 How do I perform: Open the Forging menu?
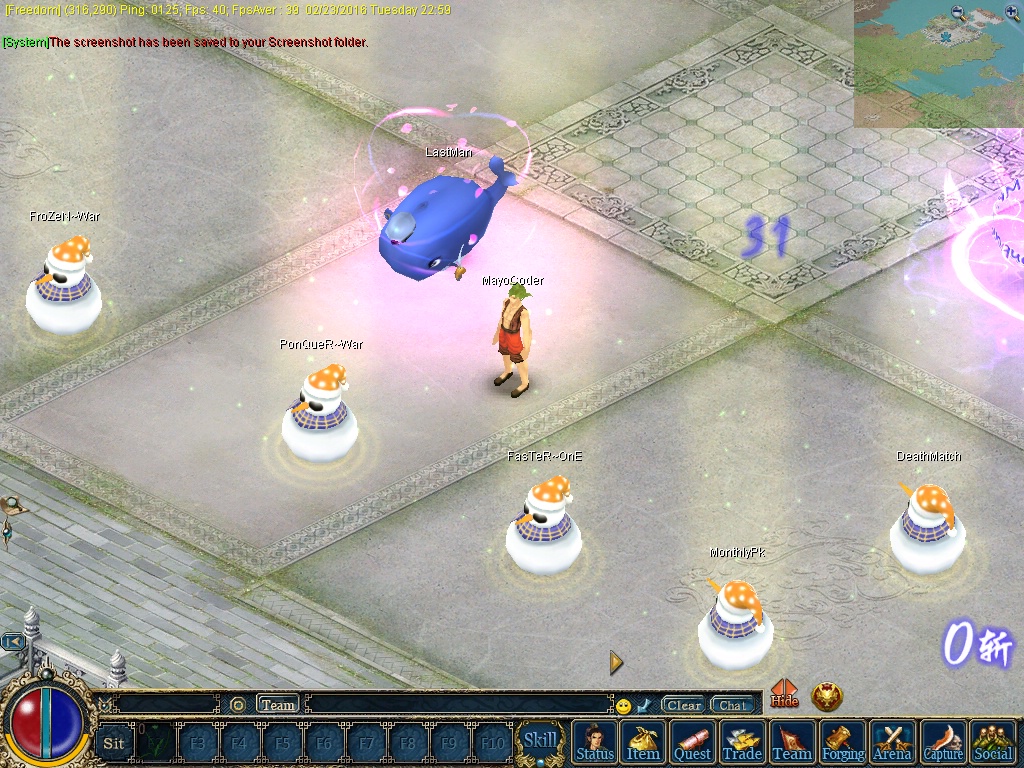tap(843, 742)
